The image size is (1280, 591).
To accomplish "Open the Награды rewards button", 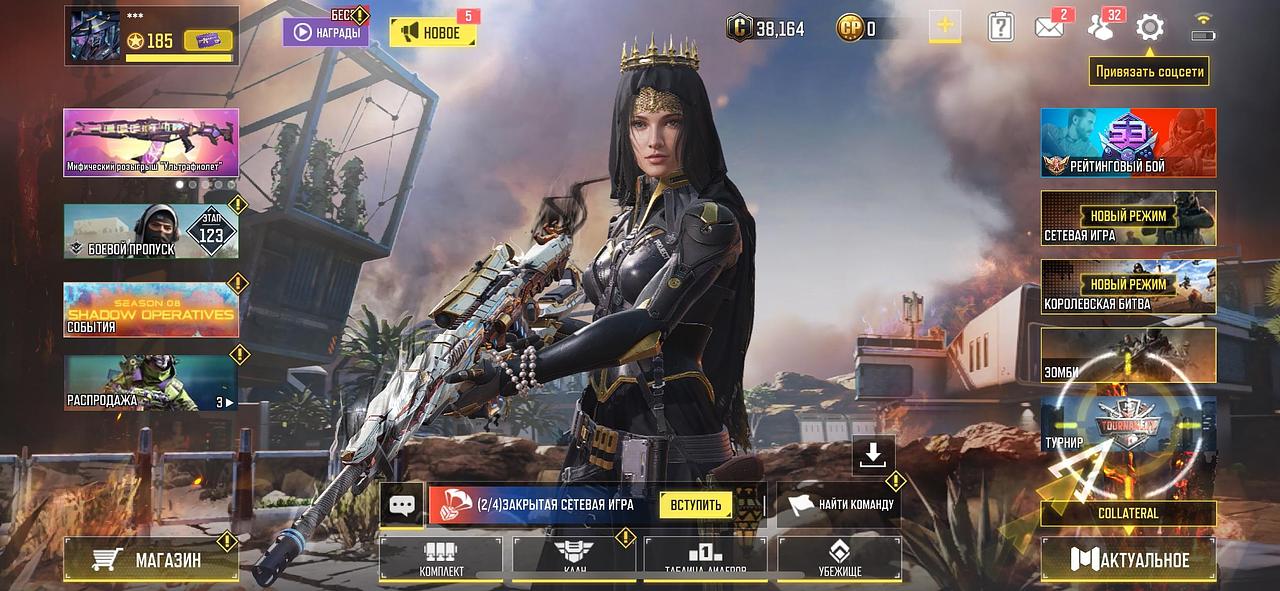I will point(325,32).
